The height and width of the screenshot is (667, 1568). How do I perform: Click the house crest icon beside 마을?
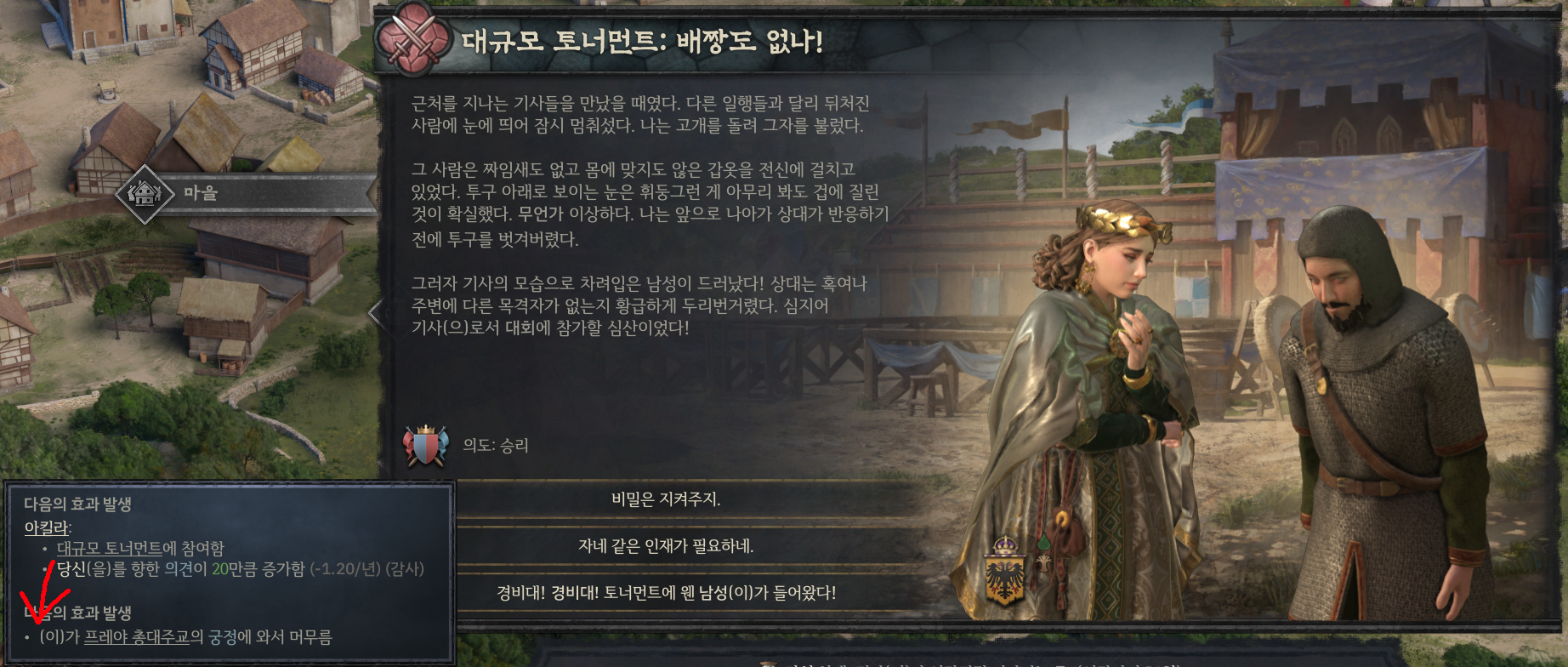[x=145, y=193]
